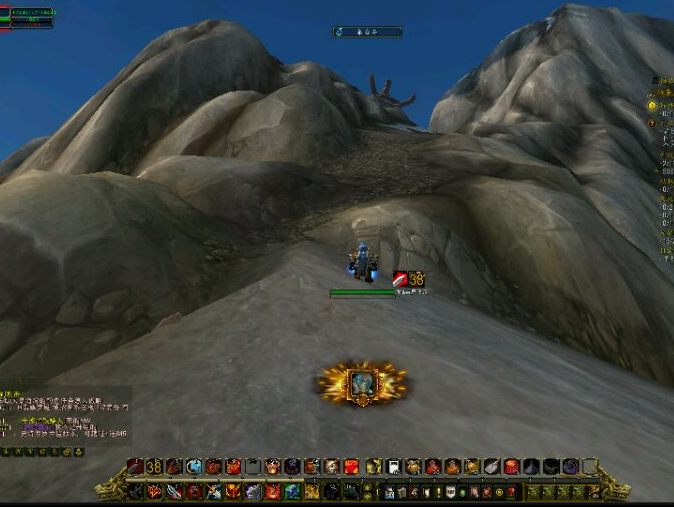Click the action bar slot showing 38 cooldown
The height and width of the screenshot is (507, 674).
pyautogui.click(x=154, y=467)
